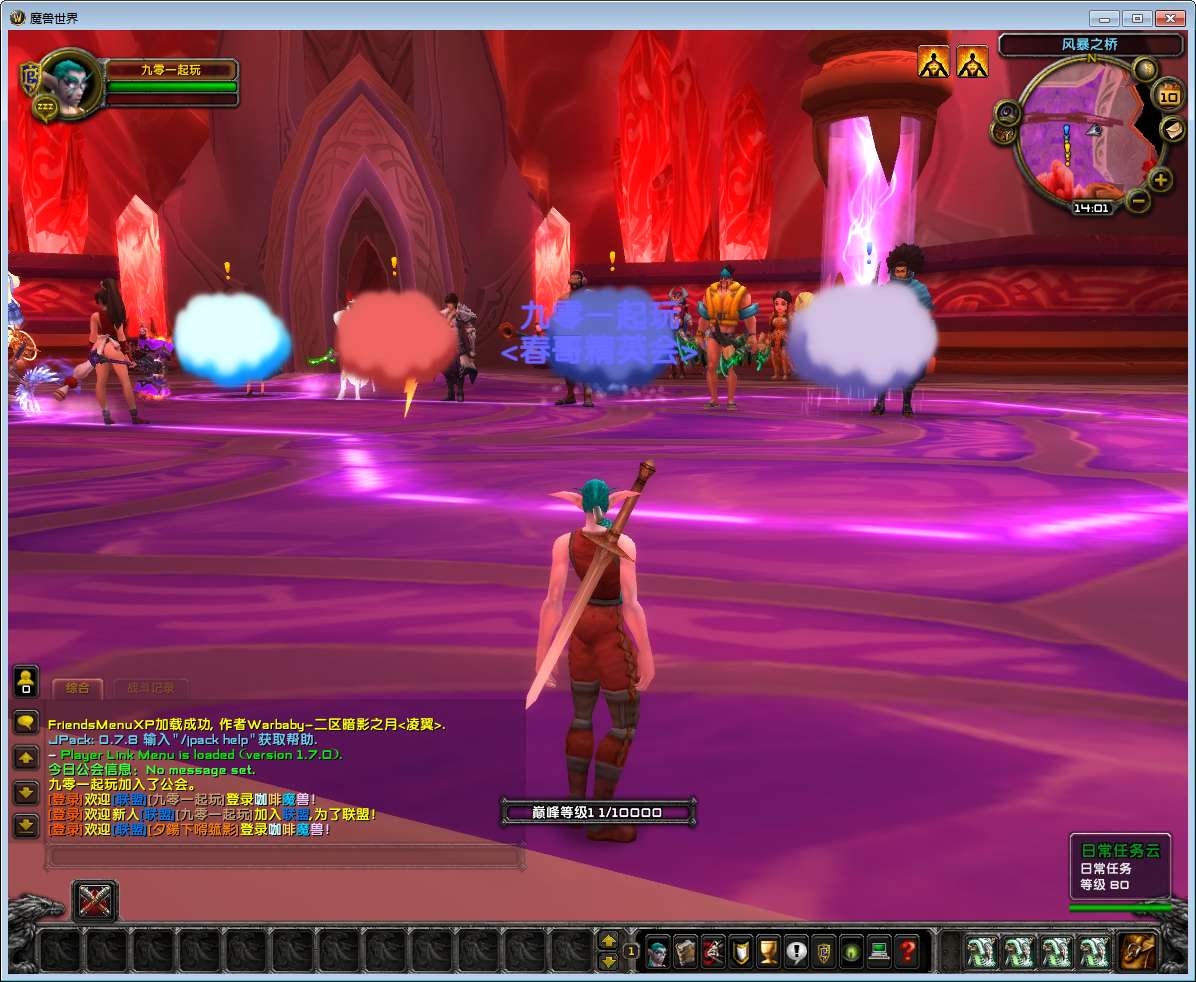
Task: Zoom out the minimap with minus button
Action: [x=1138, y=200]
